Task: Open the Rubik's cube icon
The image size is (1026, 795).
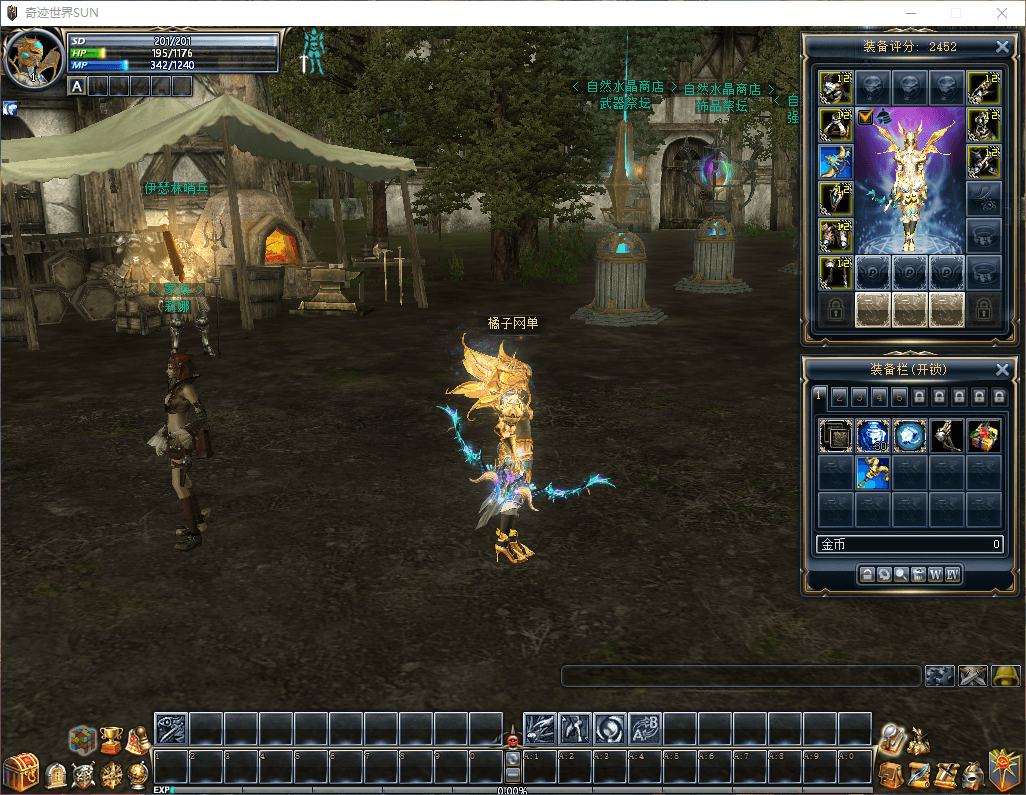Action: click(82, 740)
